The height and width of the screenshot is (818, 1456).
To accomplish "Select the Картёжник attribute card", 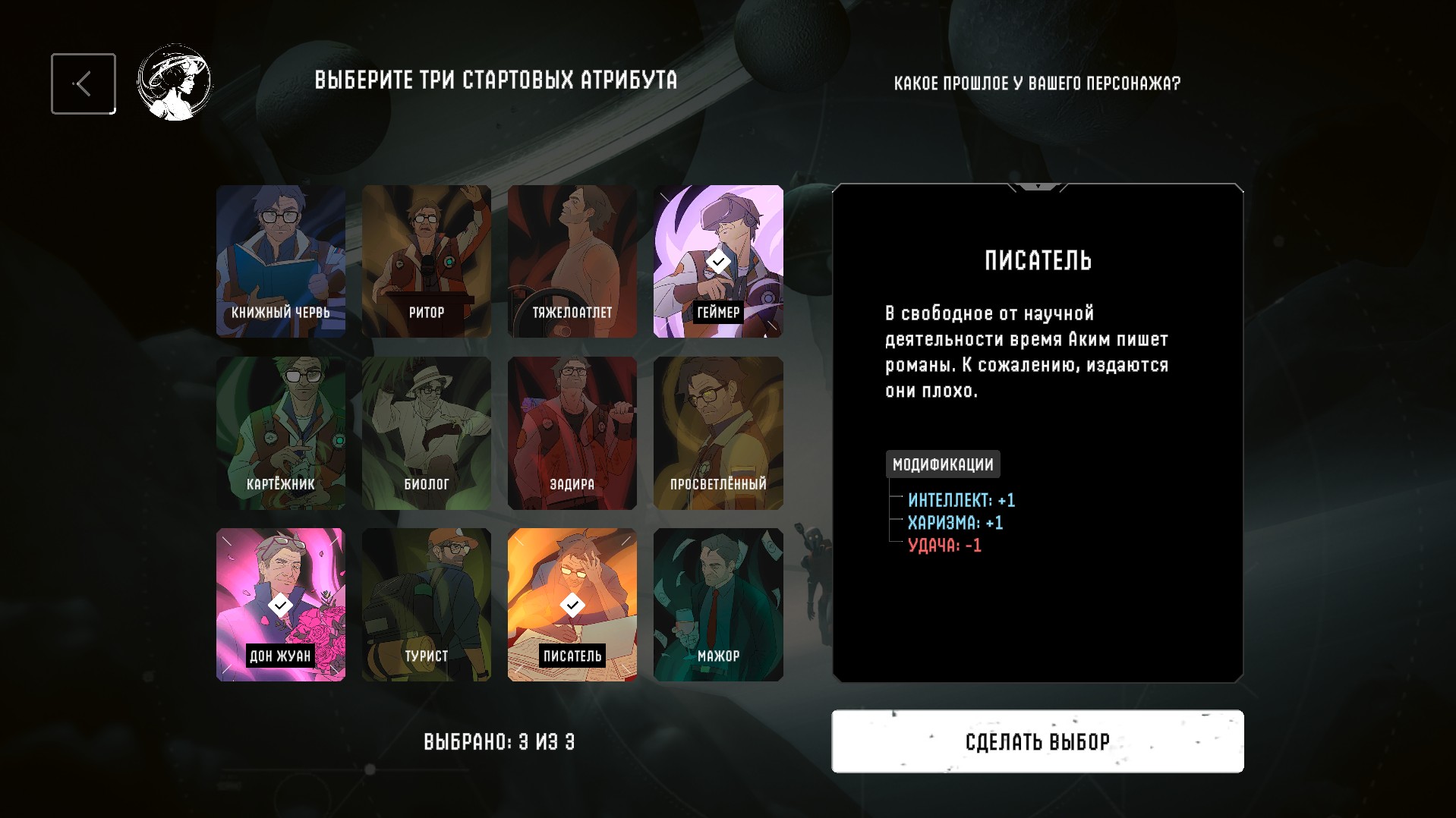I will click(281, 433).
